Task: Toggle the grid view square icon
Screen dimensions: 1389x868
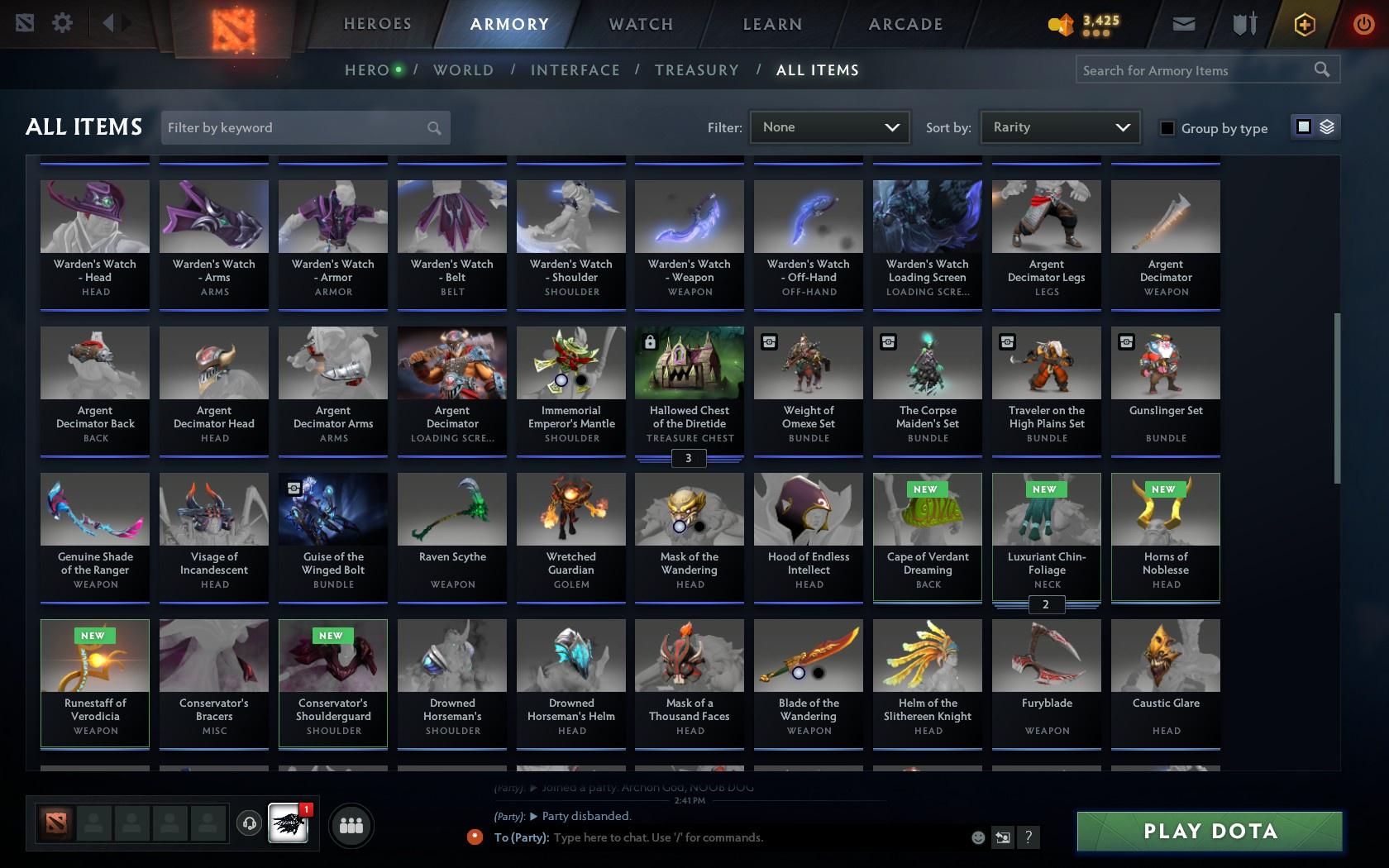Action: click(1303, 128)
